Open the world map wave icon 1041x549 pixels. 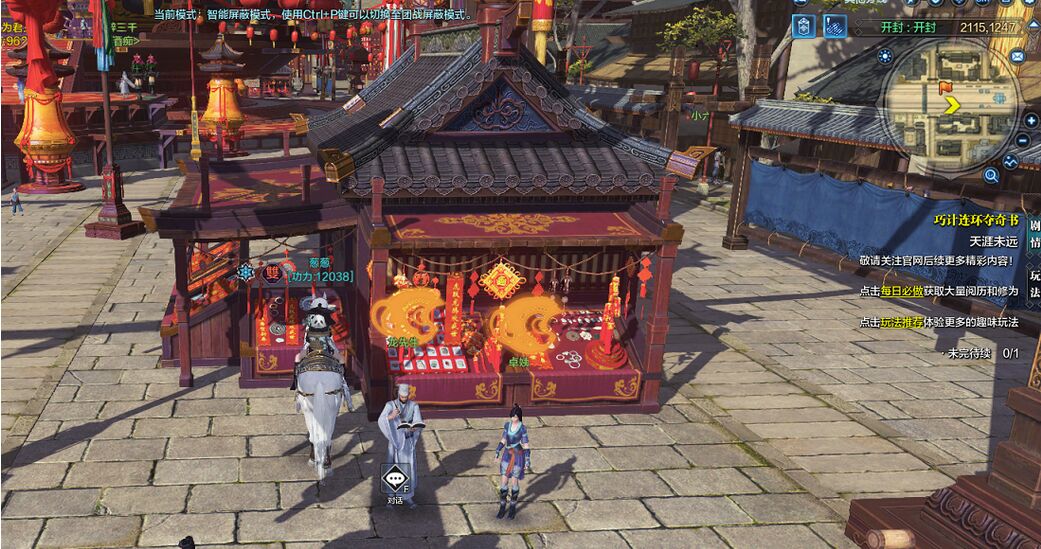point(1010,161)
